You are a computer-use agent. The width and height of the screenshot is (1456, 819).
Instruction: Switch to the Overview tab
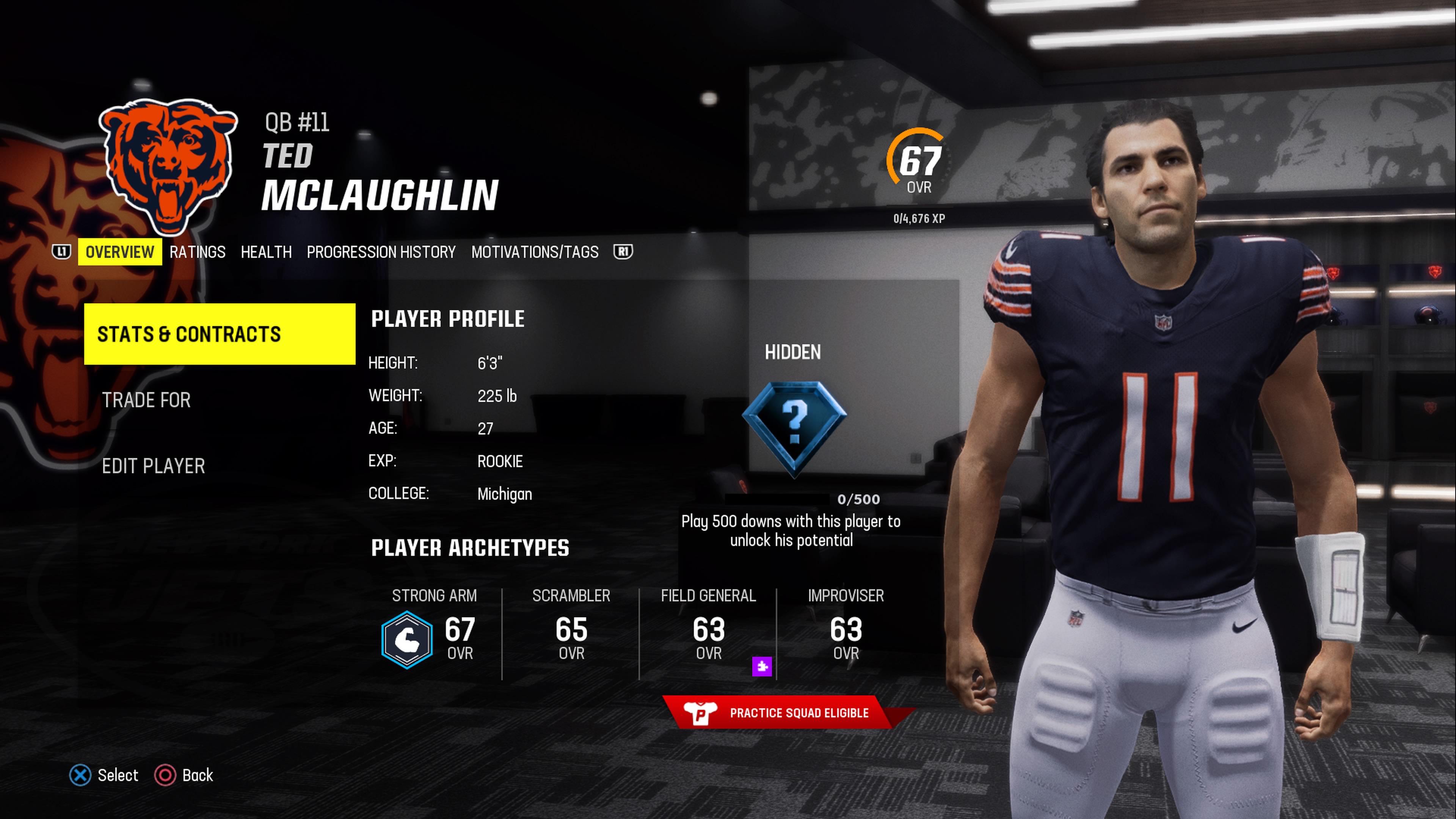point(119,252)
